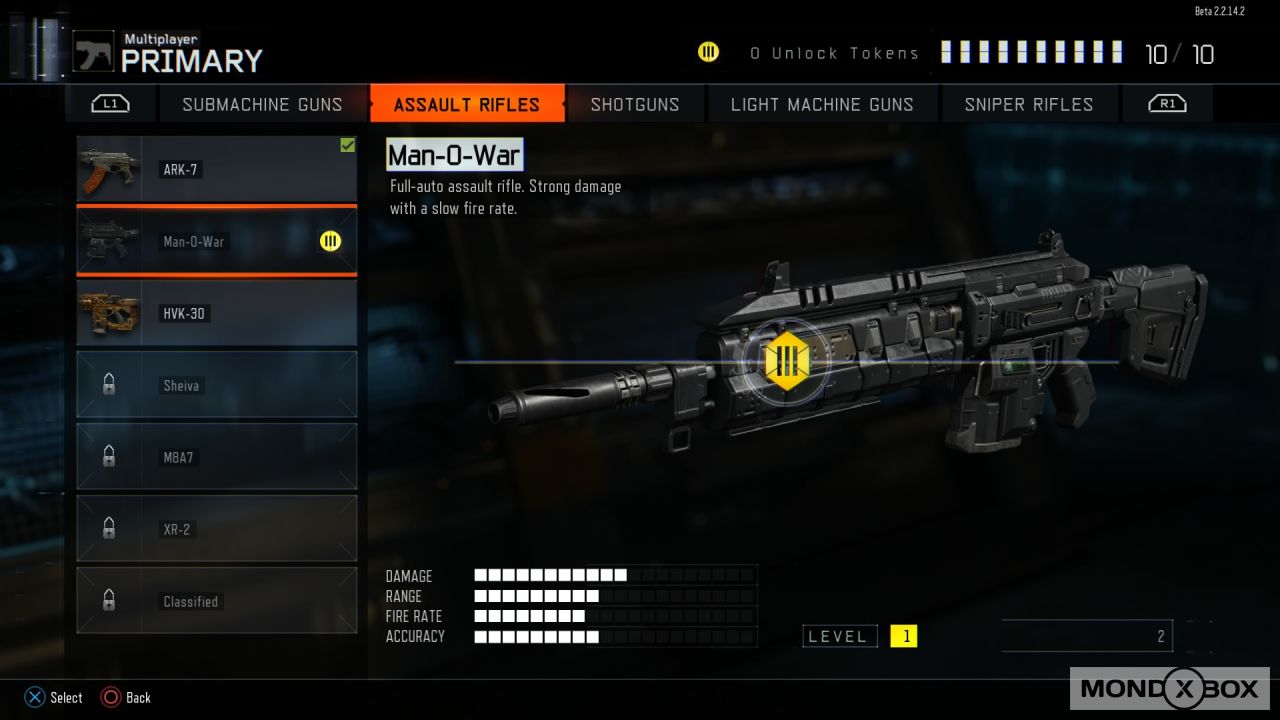Select the locked M8A7 entry
Screen dimensions: 1280x720
click(x=217, y=457)
